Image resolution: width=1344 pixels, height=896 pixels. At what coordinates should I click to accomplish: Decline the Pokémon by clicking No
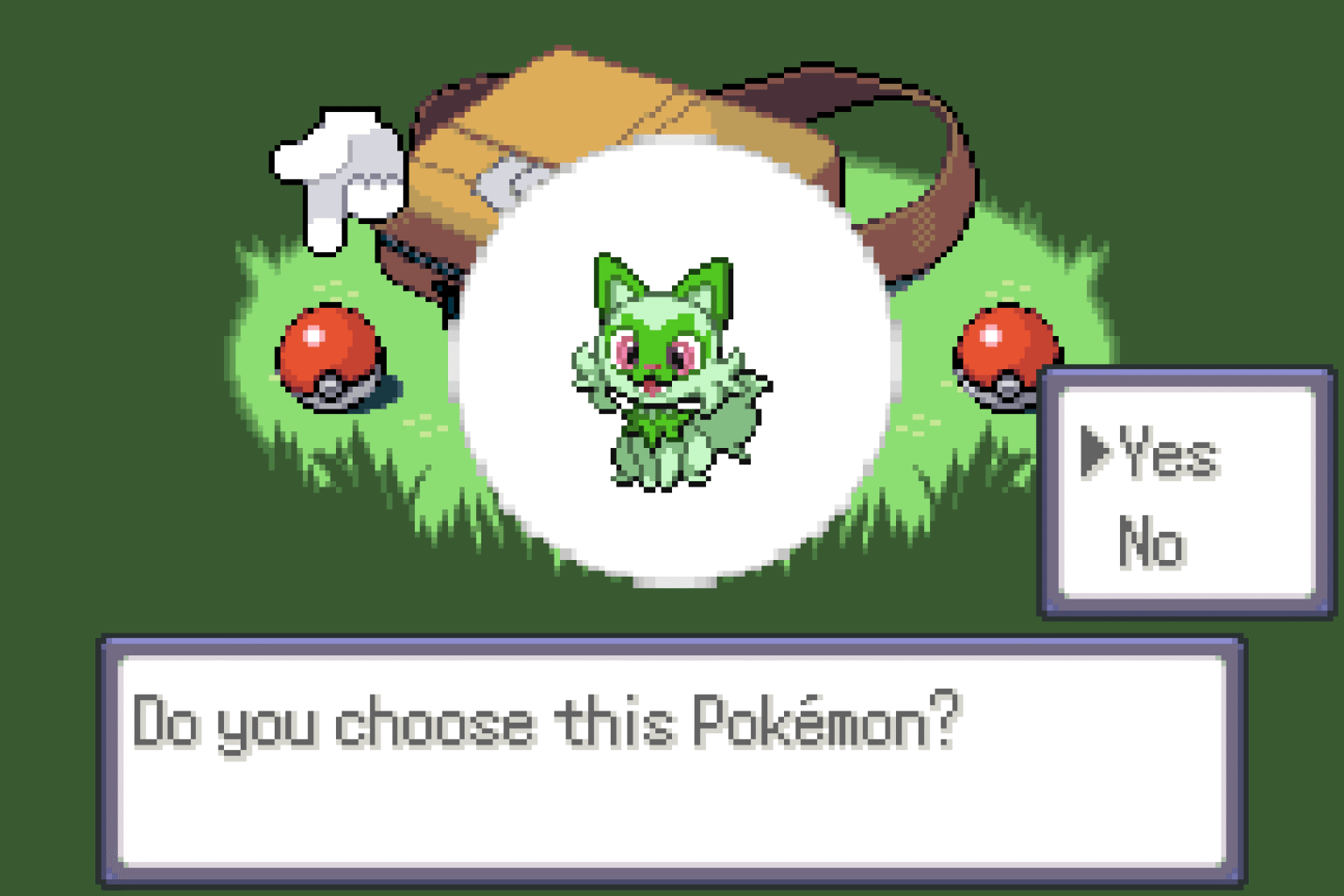tap(1153, 542)
